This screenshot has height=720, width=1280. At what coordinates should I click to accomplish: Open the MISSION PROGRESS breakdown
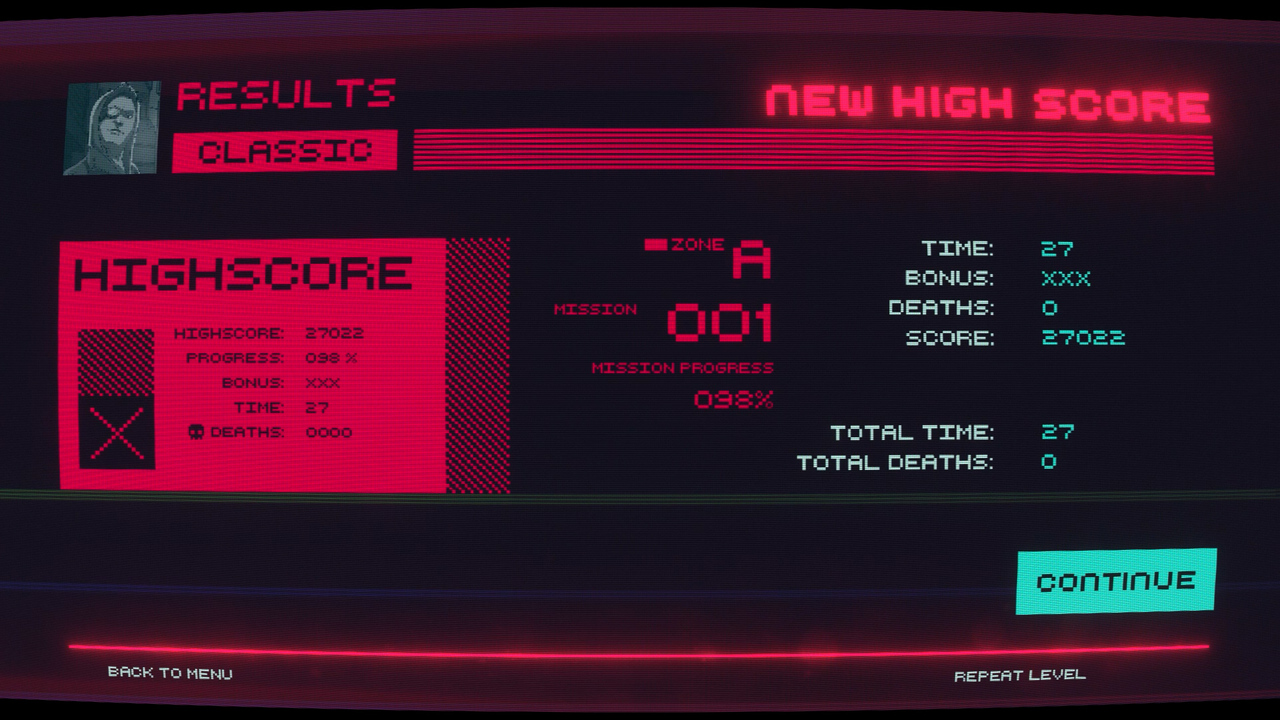(683, 366)
